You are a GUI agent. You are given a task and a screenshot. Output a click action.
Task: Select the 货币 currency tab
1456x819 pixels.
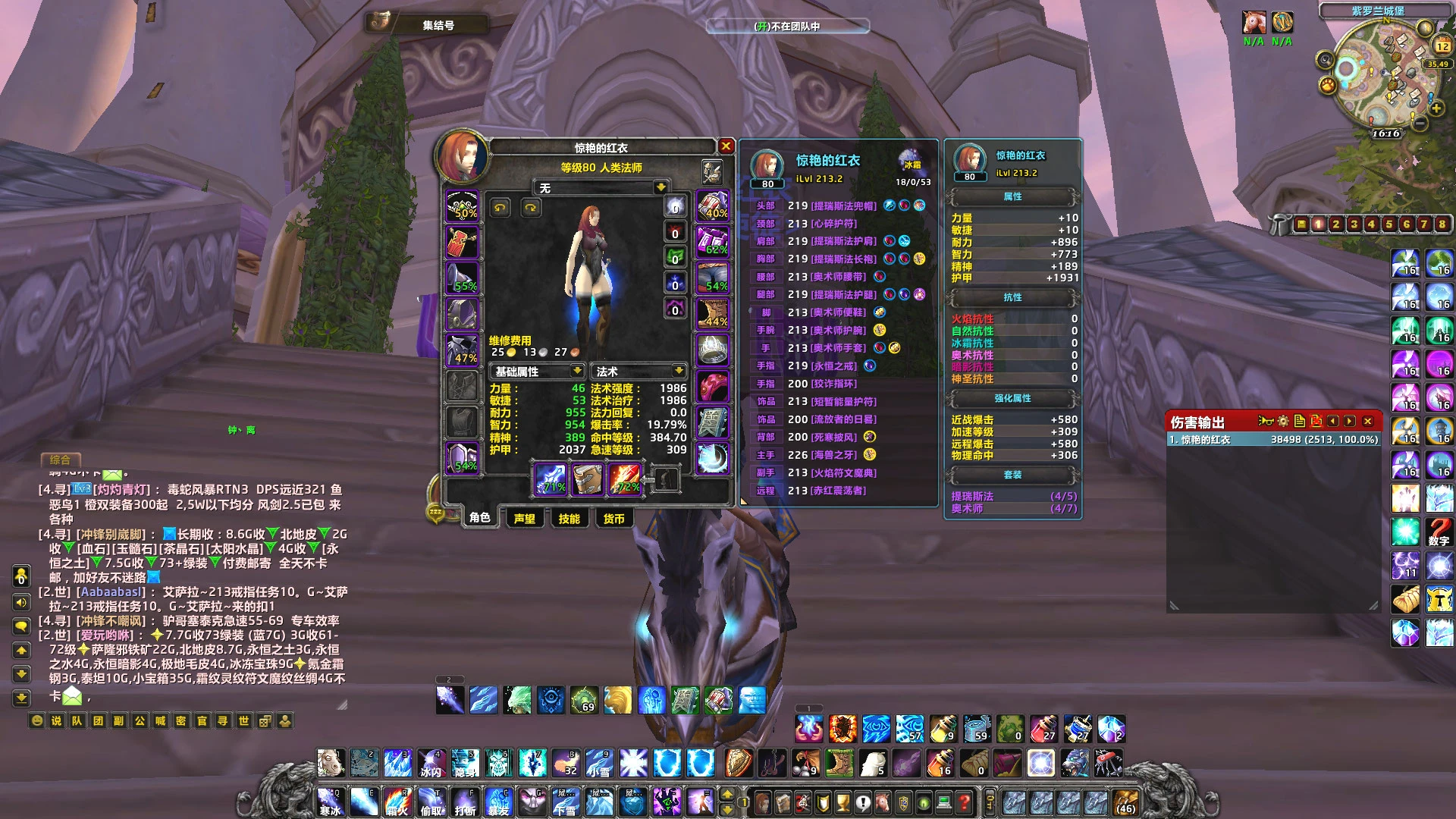click(x=613, y=519)
